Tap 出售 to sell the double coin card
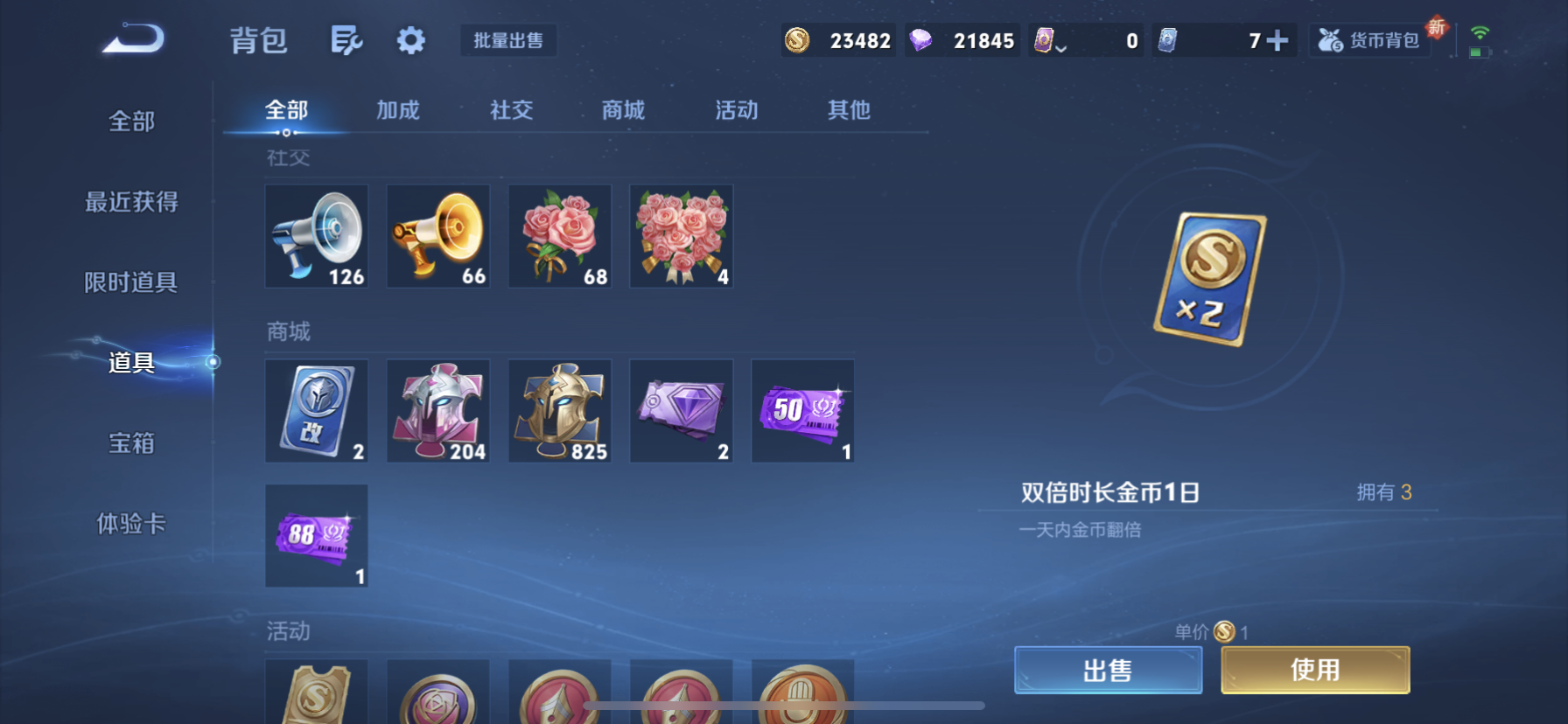The image size is (1568, 724). point(1108,669)
